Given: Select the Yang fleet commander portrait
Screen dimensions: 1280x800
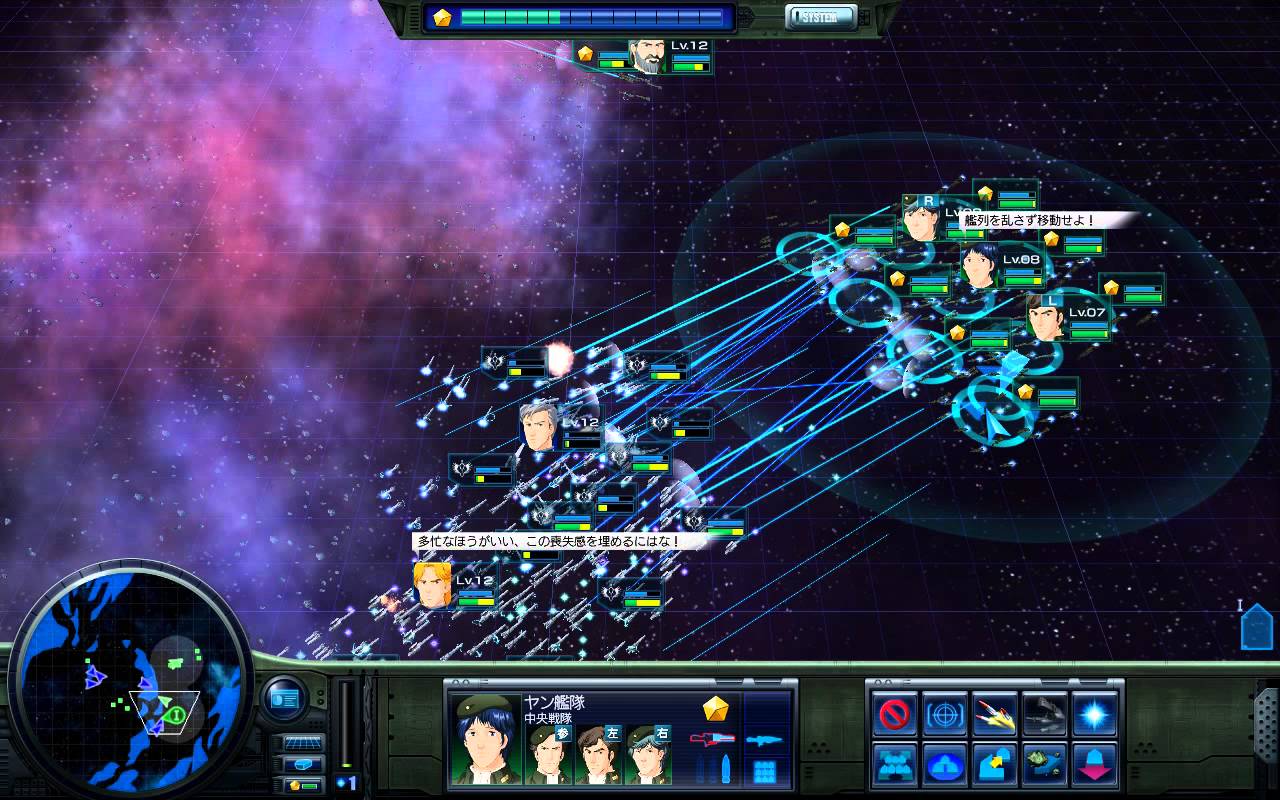Looking at the screenshot, I should 482,739.
